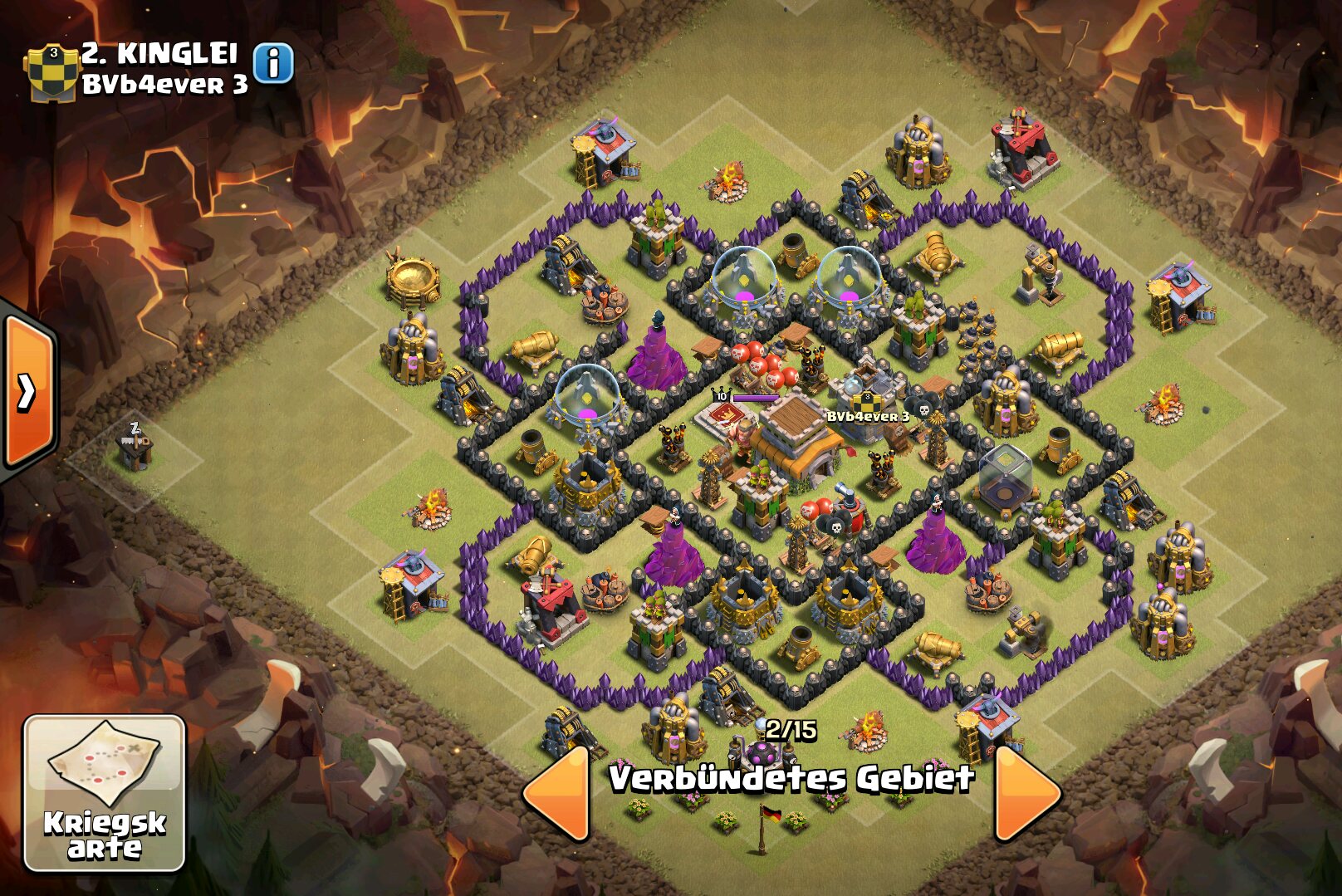
Task: Expand the orange side panel arrow
Action: coord(28,392)
